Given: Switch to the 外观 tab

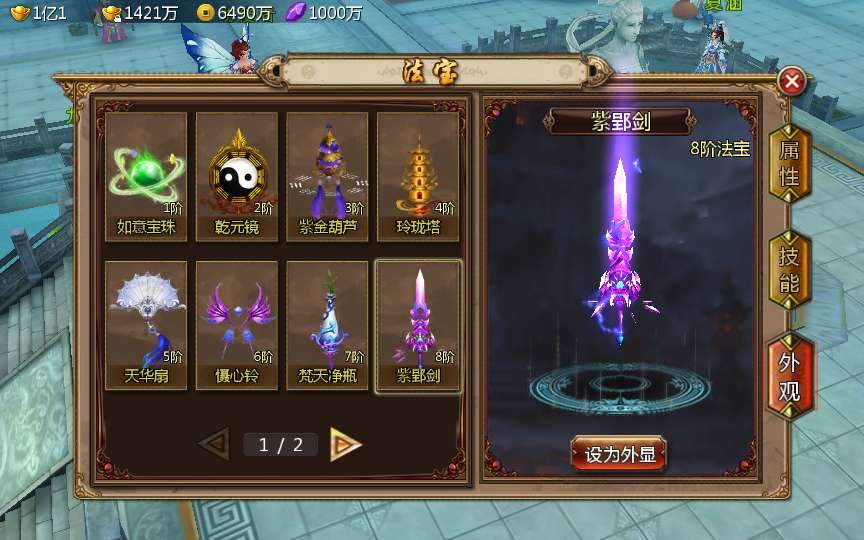Looking at the screenshot, I should [789, 376].
